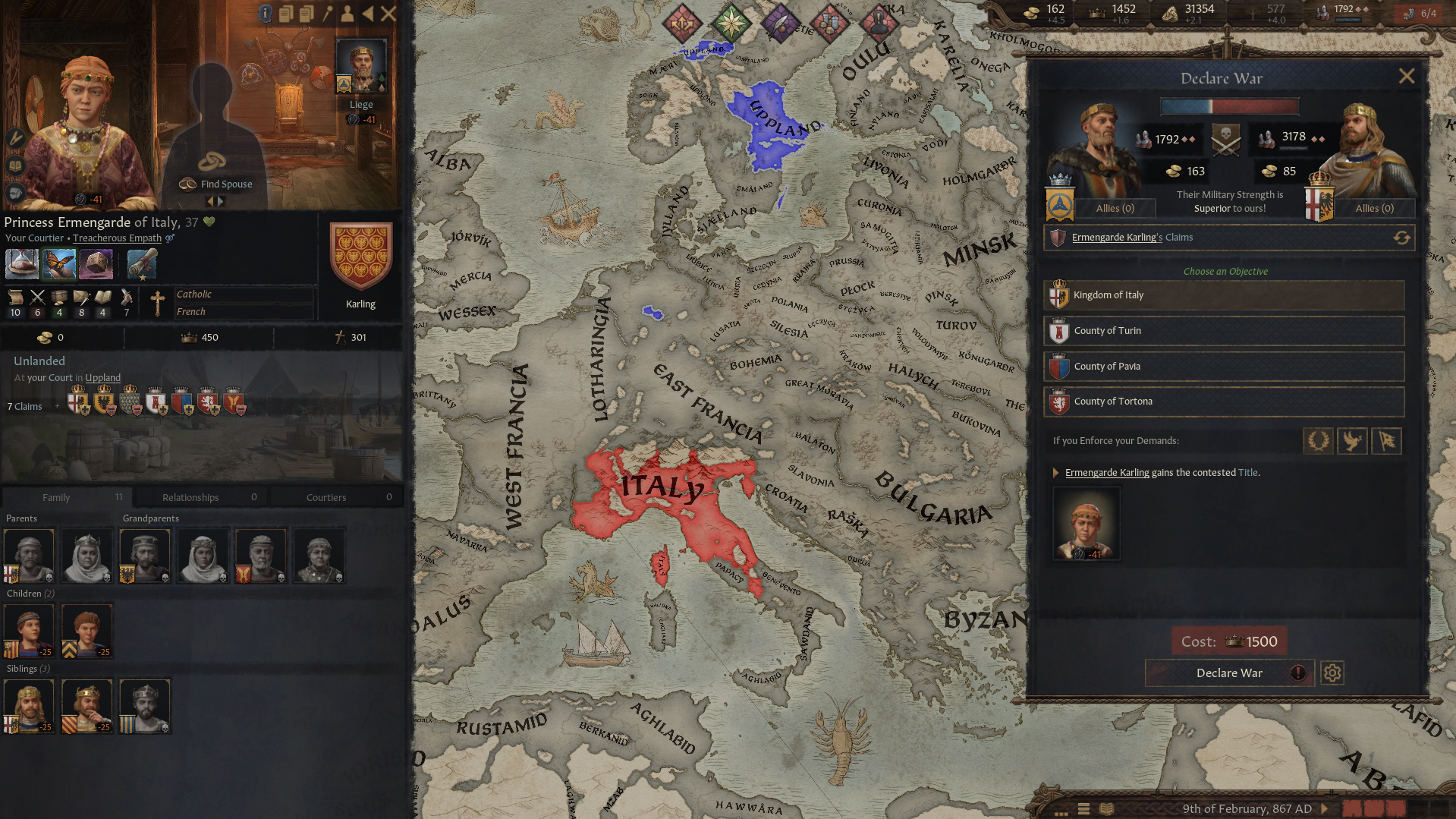Click the pin character icon above the portrait
The image size is (1456, 819).
pos(327,13)
